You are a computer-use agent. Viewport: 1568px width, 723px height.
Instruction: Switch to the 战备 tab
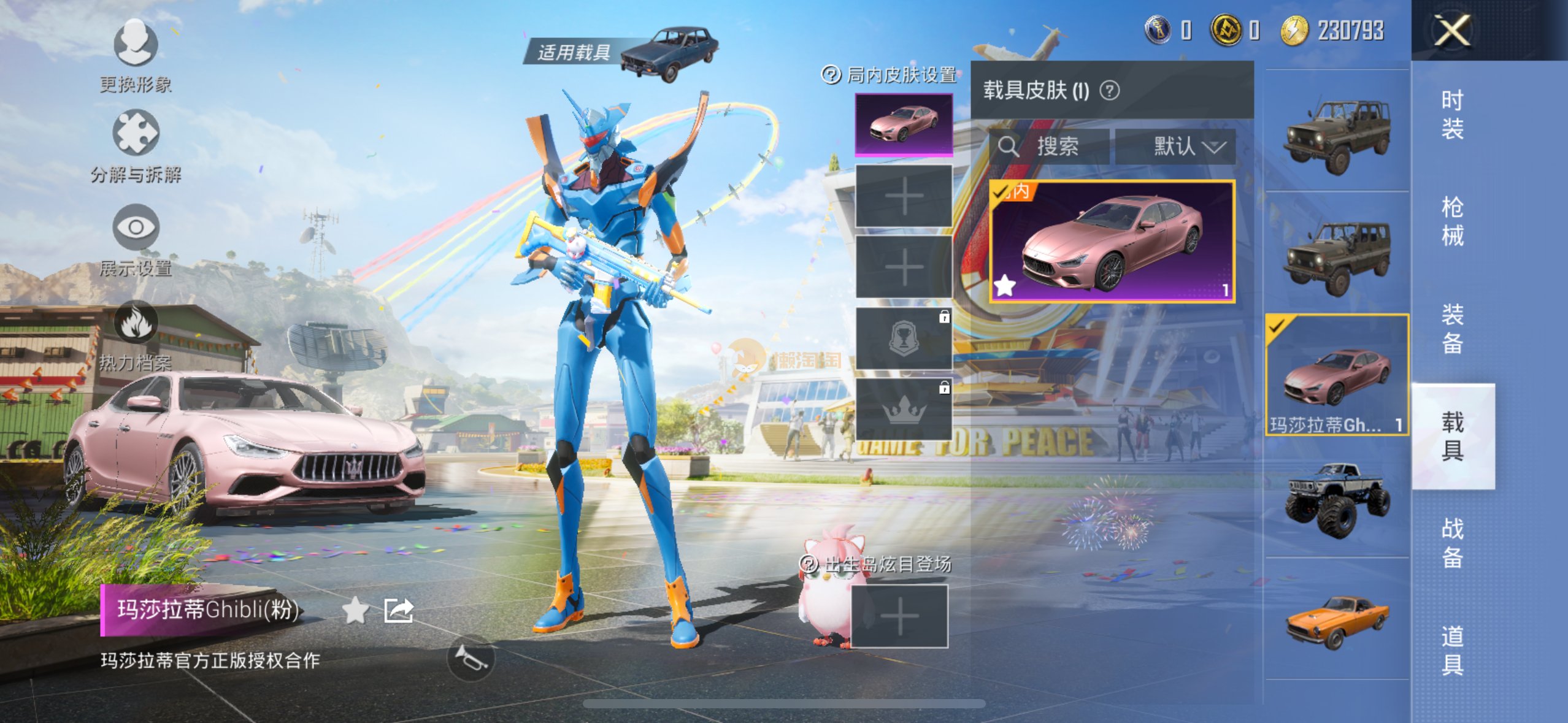click(1452, 543)
